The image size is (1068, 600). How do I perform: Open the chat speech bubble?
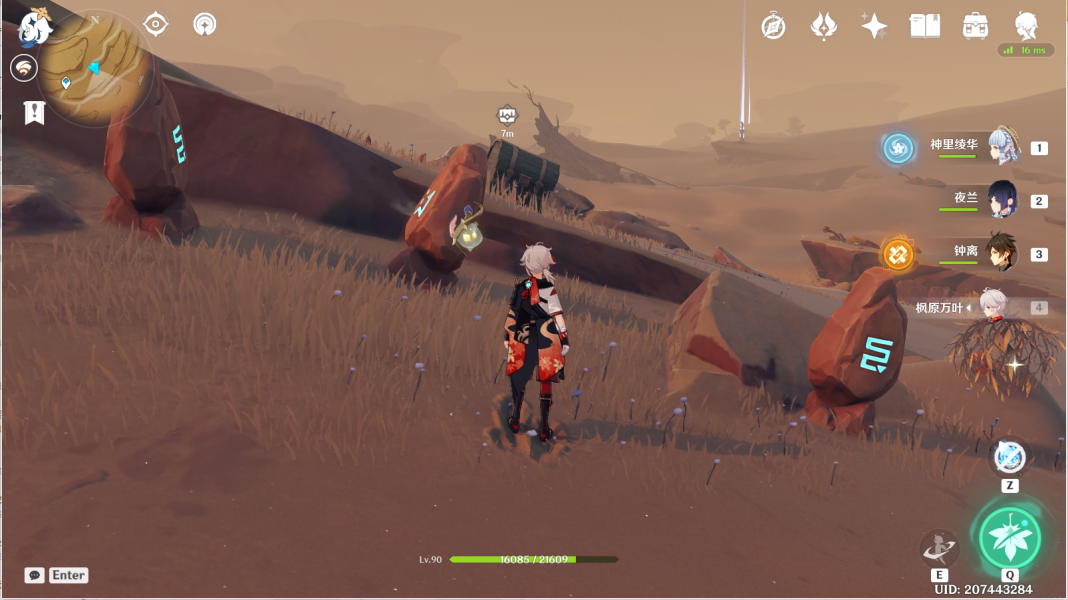pyautogui.click(x=34, y=575)
